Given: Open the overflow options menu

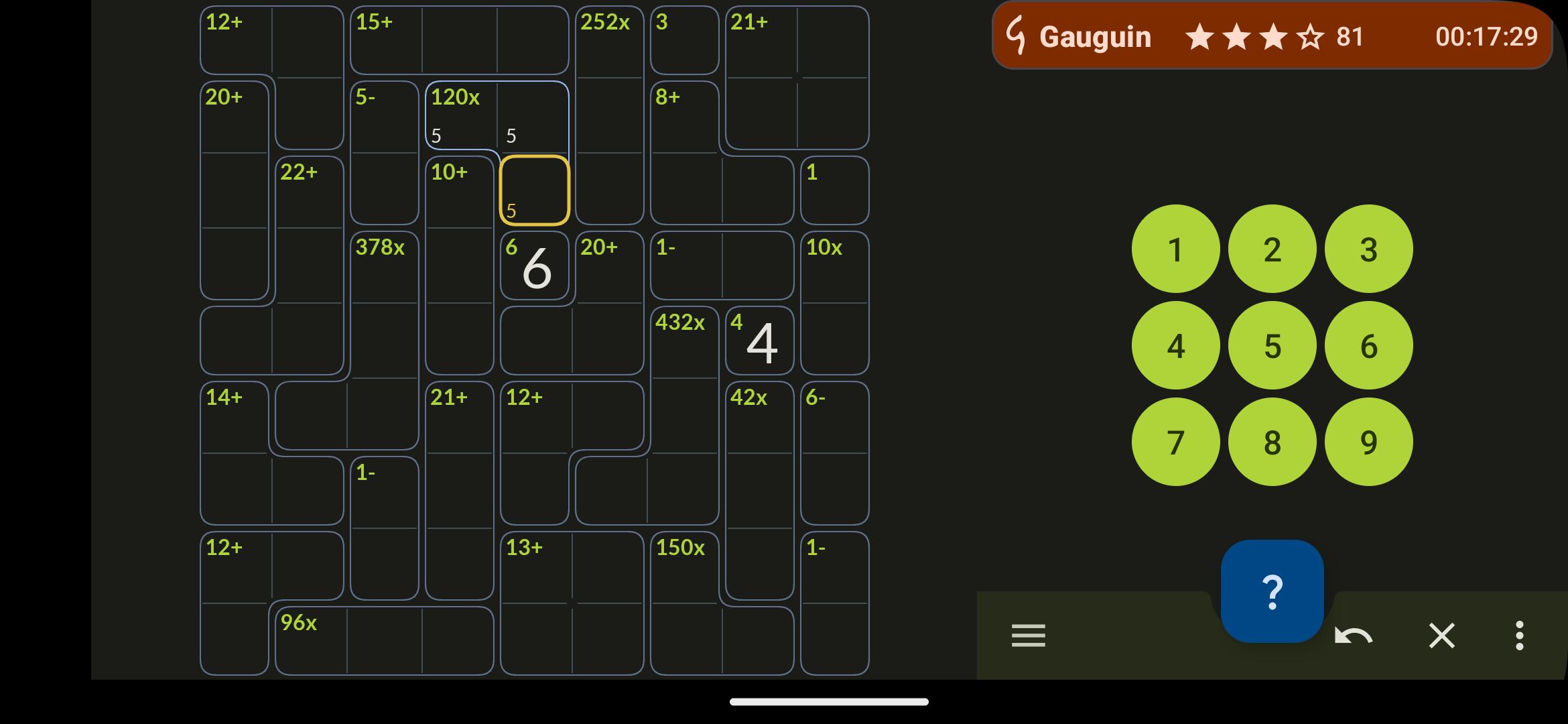Looking at the screenshot, I should 1518,636.
